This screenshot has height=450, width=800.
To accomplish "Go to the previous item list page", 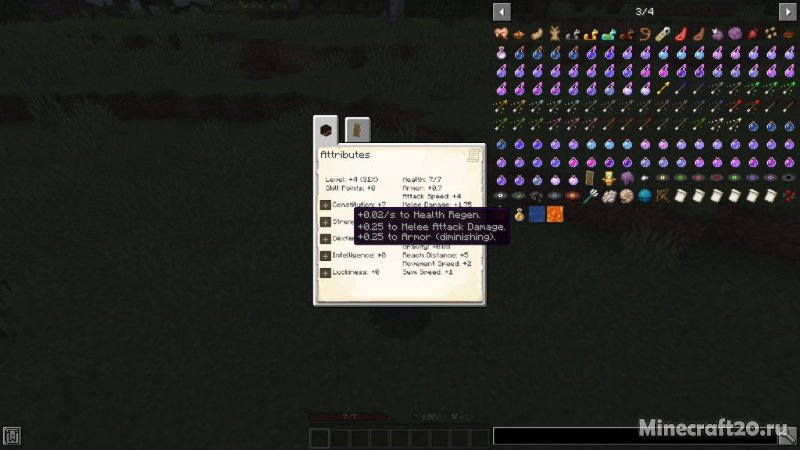I will coord(502,11).
